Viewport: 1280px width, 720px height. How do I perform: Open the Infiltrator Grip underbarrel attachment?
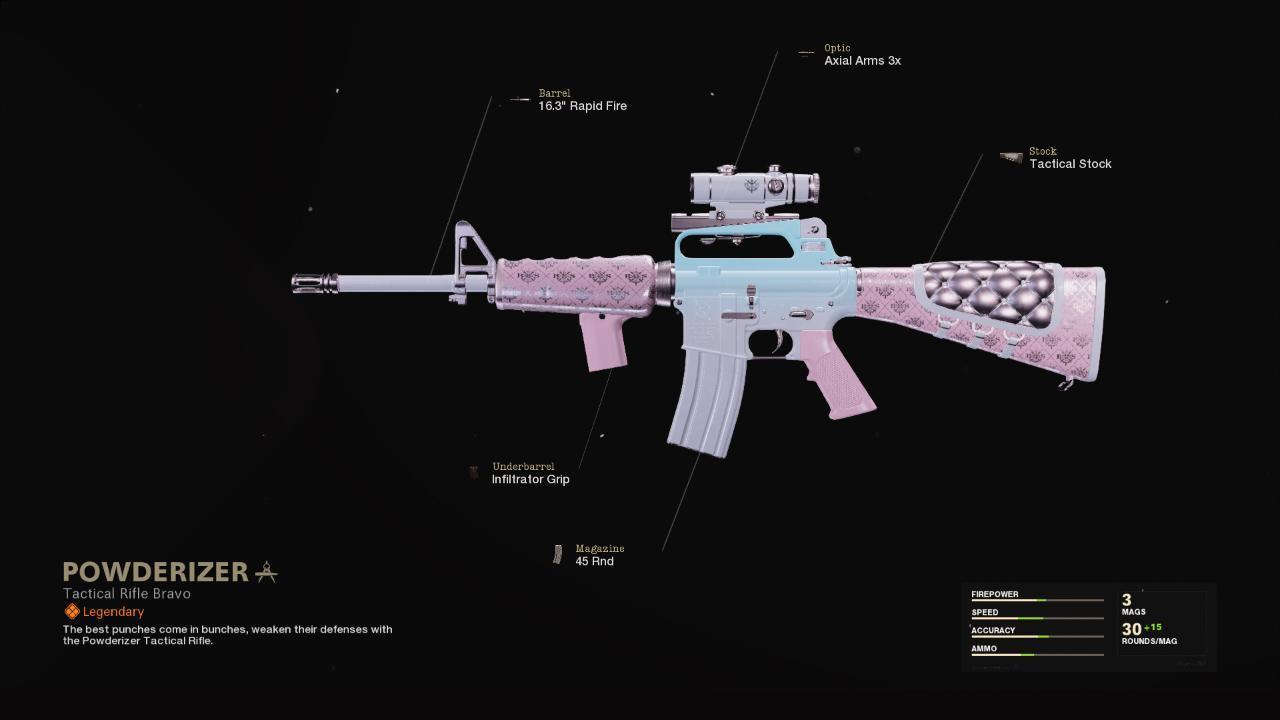point(530,479)
